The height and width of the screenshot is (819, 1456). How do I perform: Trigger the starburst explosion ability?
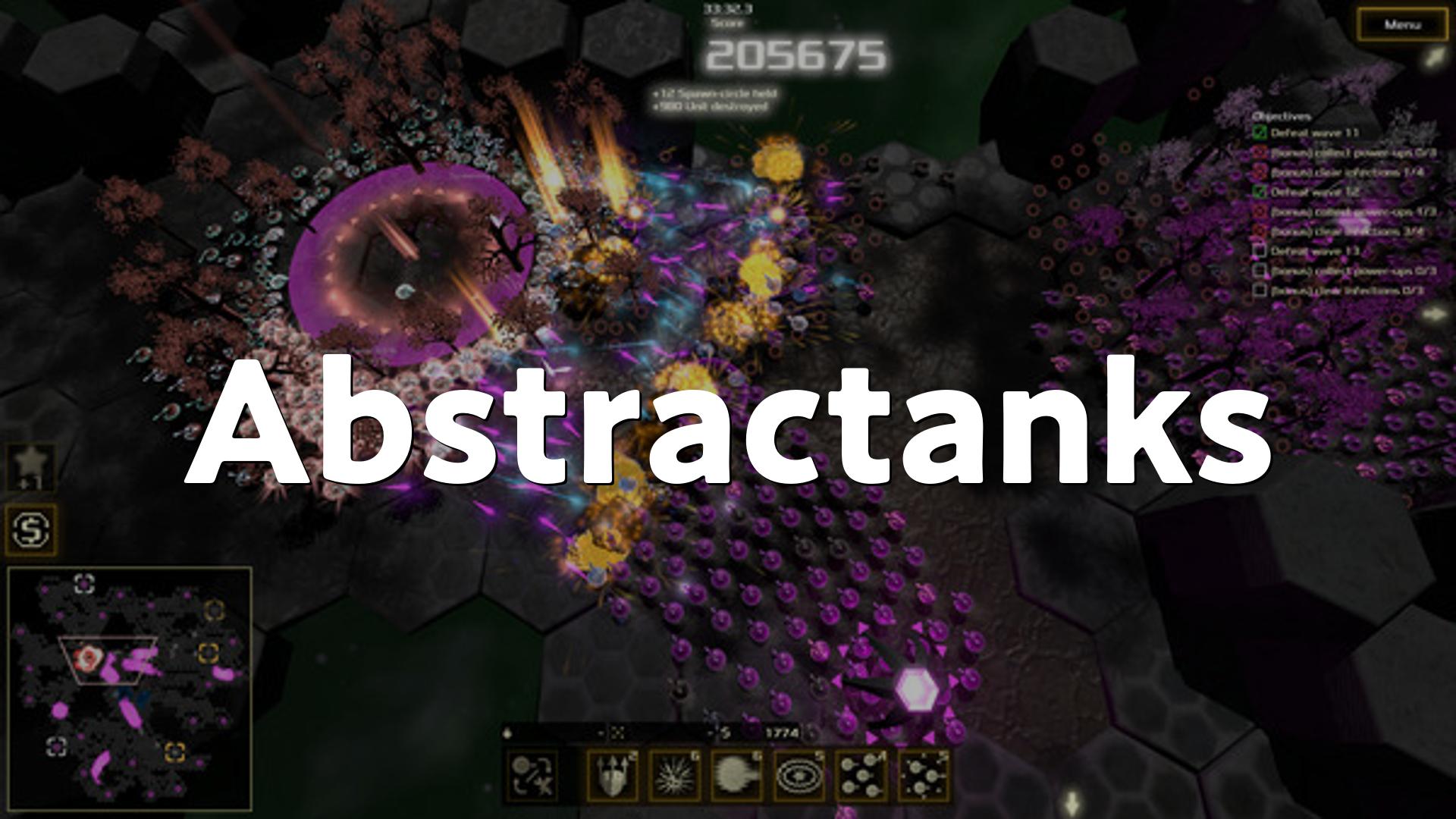pyautogui.click(x=674, y=776)
